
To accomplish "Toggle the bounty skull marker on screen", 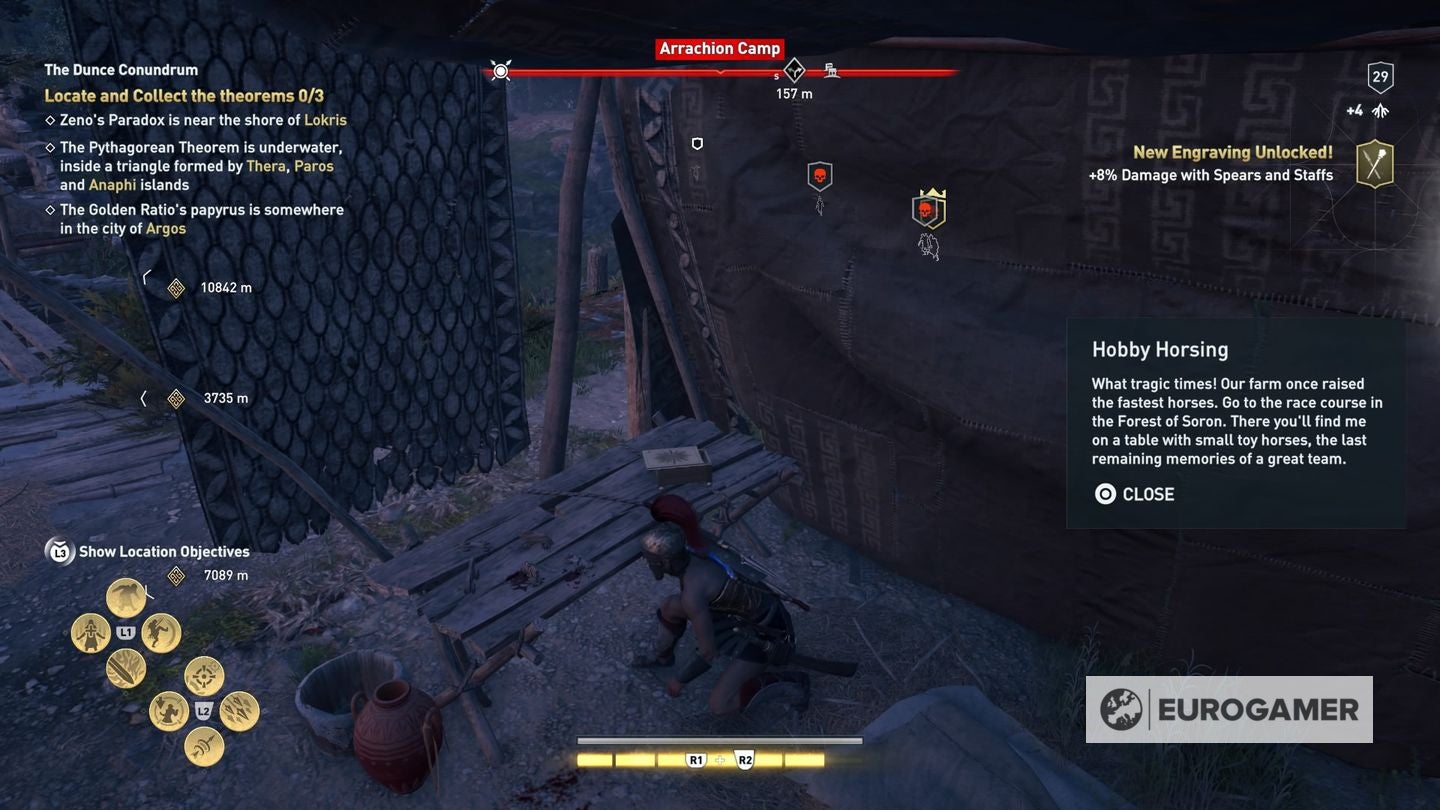I will pyautogui.click(x=819, y=176).
